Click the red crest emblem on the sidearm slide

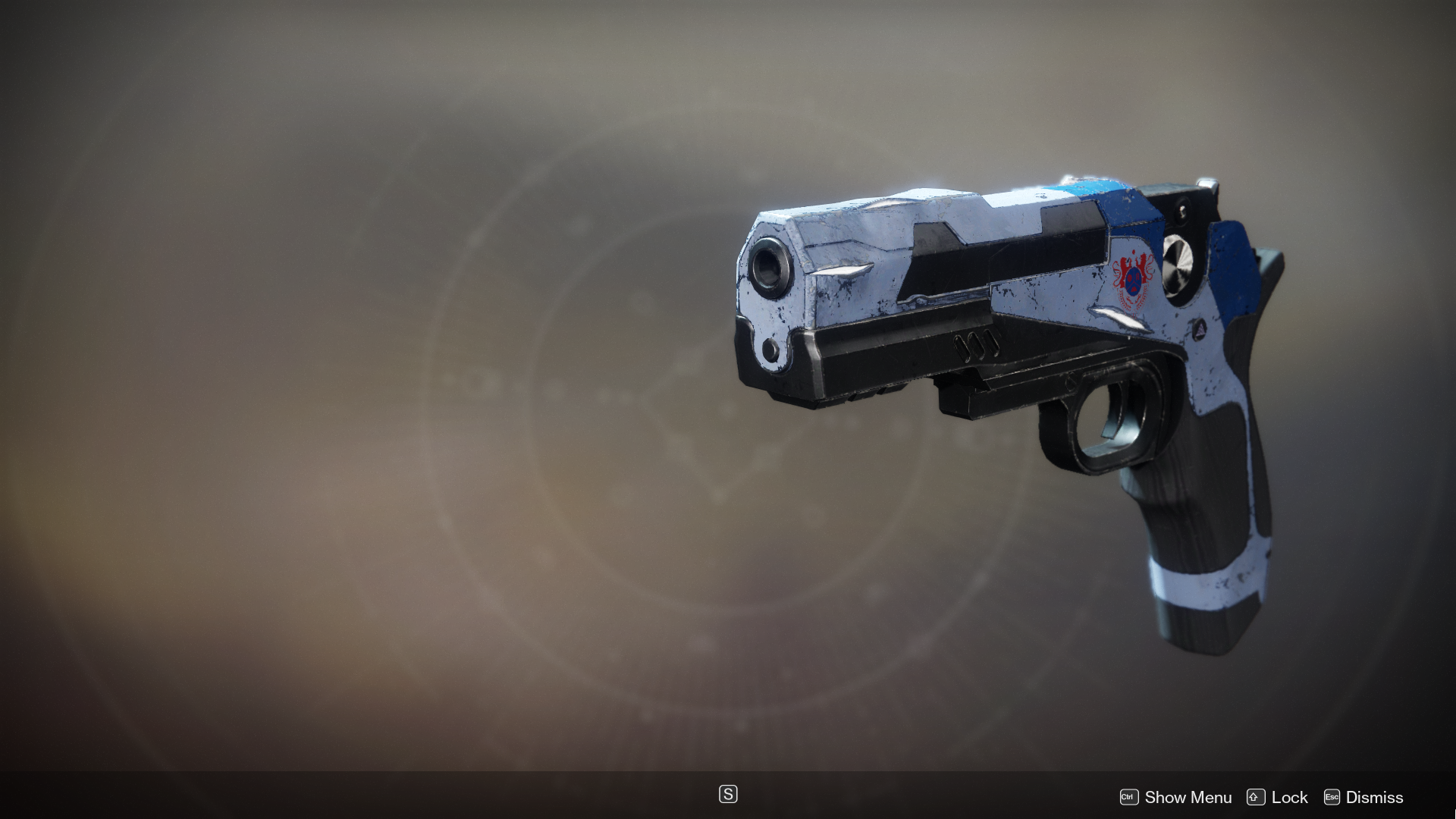click(x=1131, y=276)
